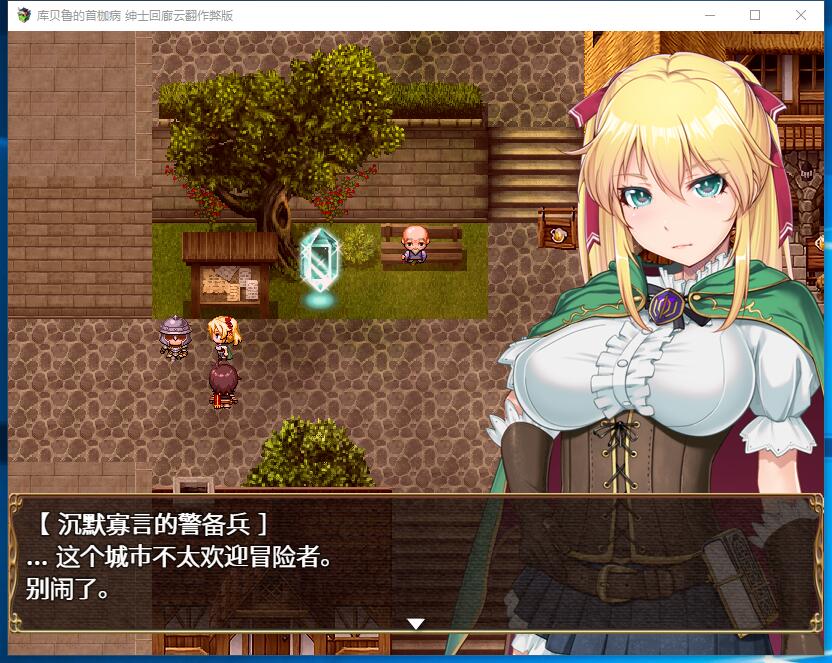Maximize the game window
The width and height of the screenshot is (832, 663).
[x=755, y=15]
